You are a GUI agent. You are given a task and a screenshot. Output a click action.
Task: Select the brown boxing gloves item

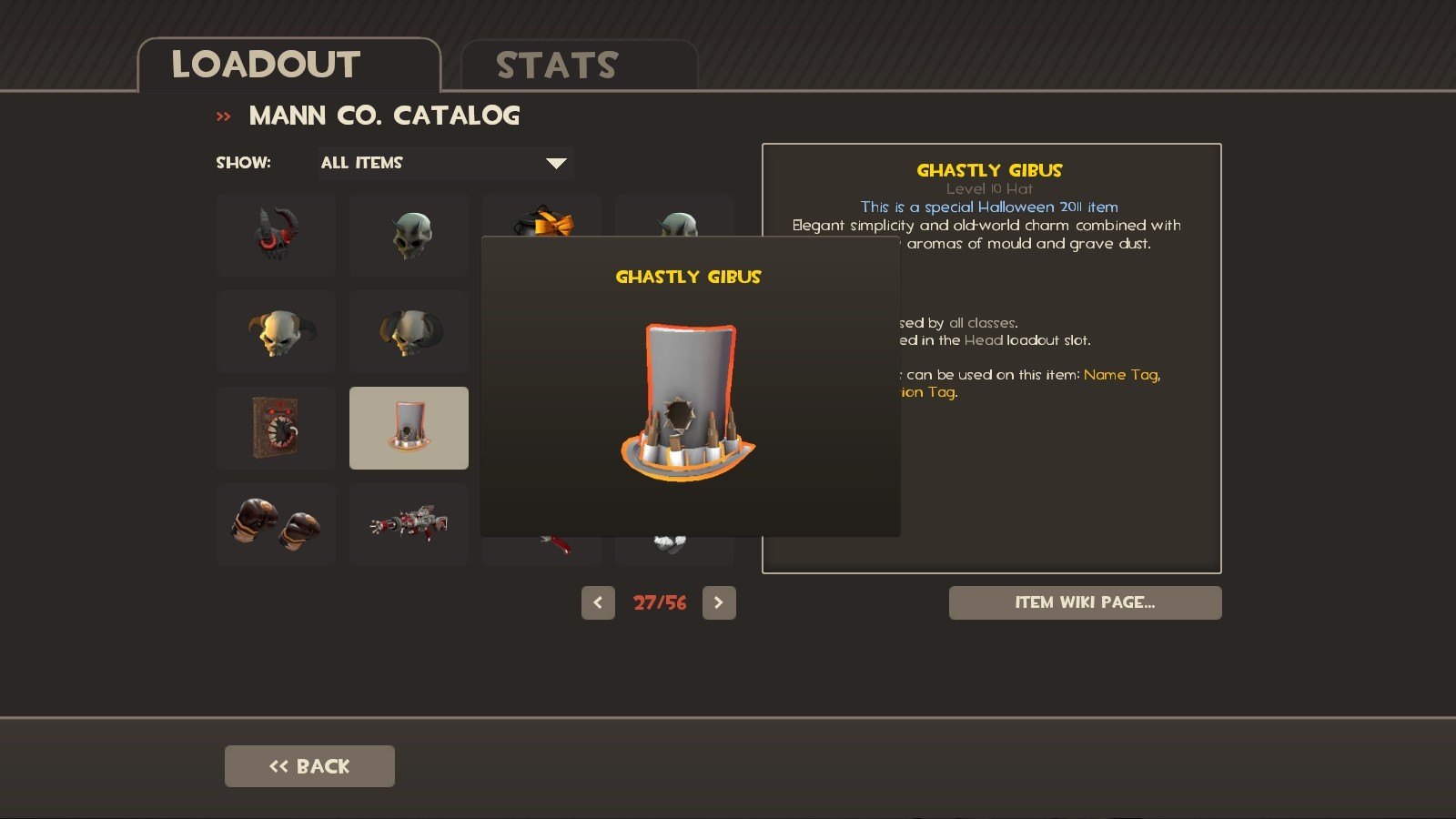tap(276, 524)
